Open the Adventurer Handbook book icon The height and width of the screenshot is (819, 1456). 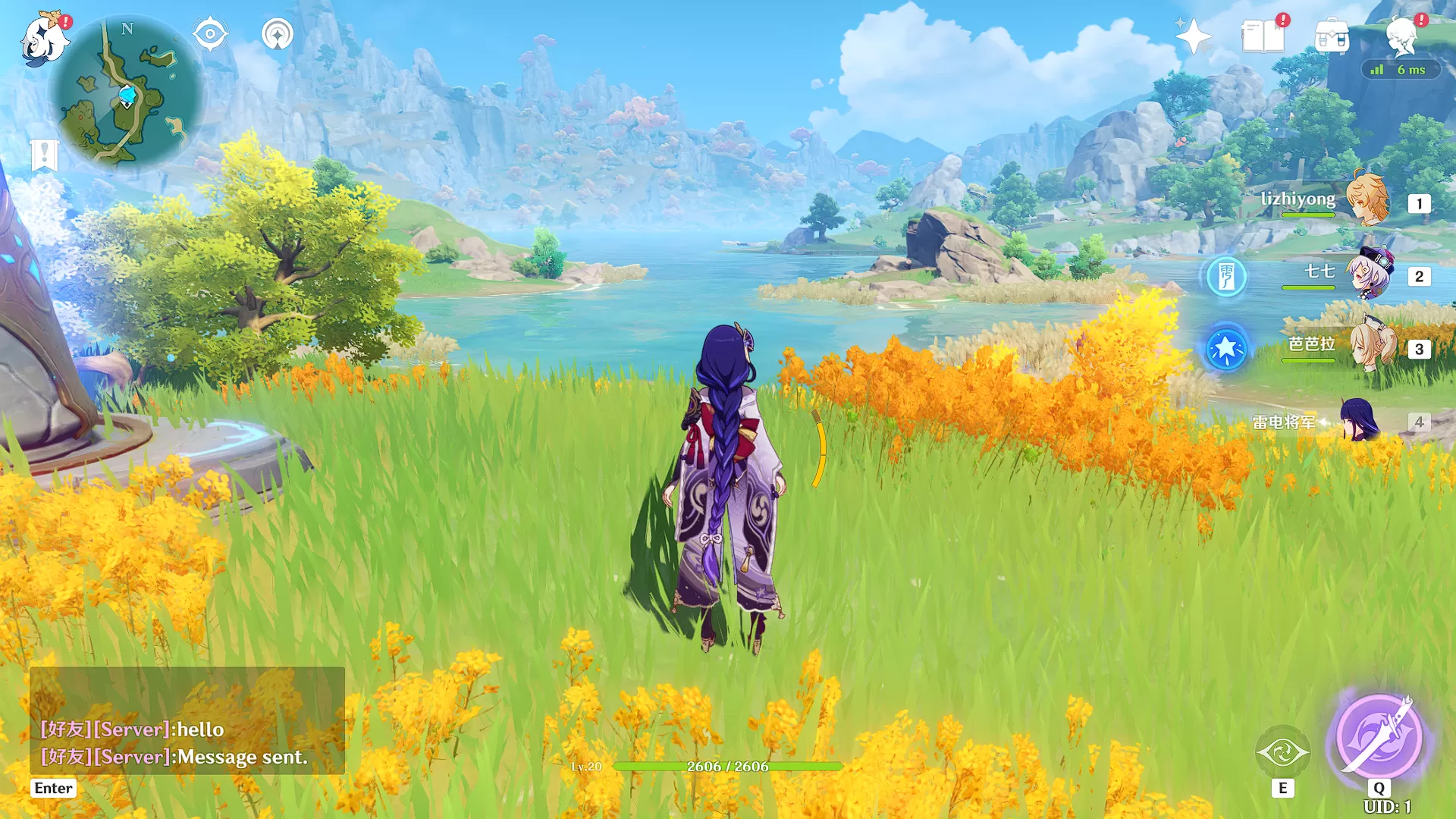point(1263,36)
